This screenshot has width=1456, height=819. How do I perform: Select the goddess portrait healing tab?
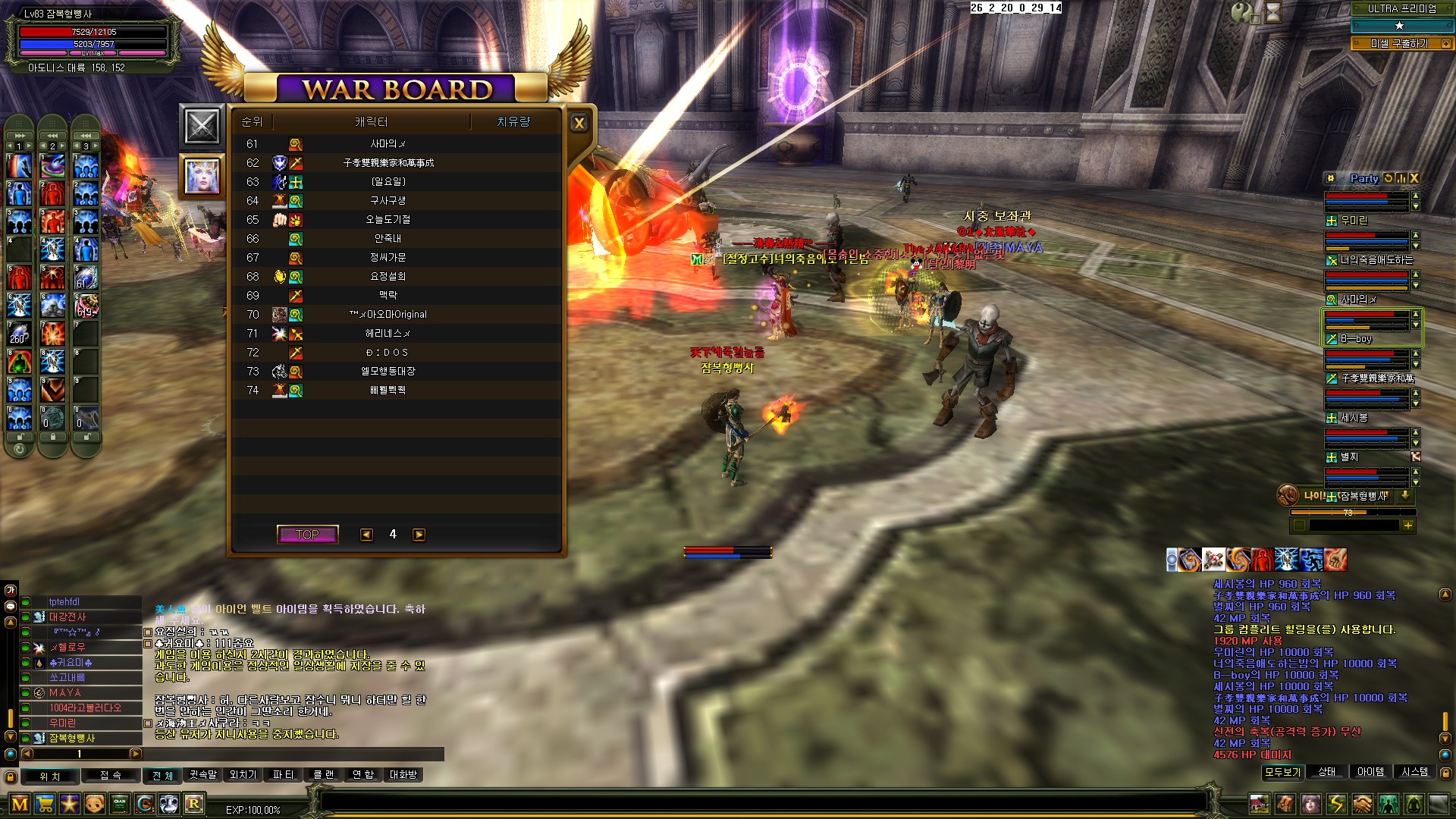[x=202, y=176]
